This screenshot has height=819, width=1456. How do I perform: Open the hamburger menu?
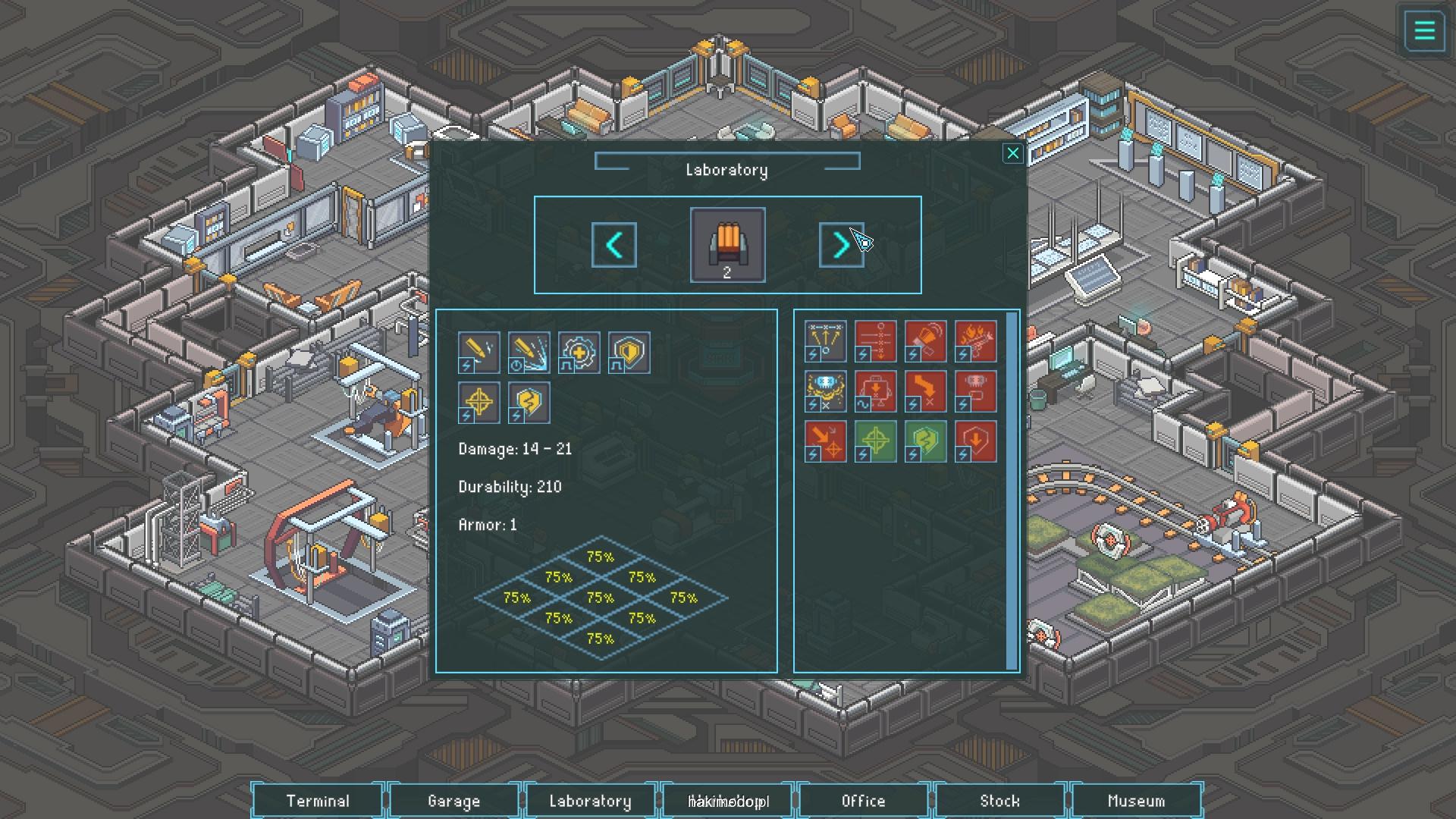point(1424,32)
